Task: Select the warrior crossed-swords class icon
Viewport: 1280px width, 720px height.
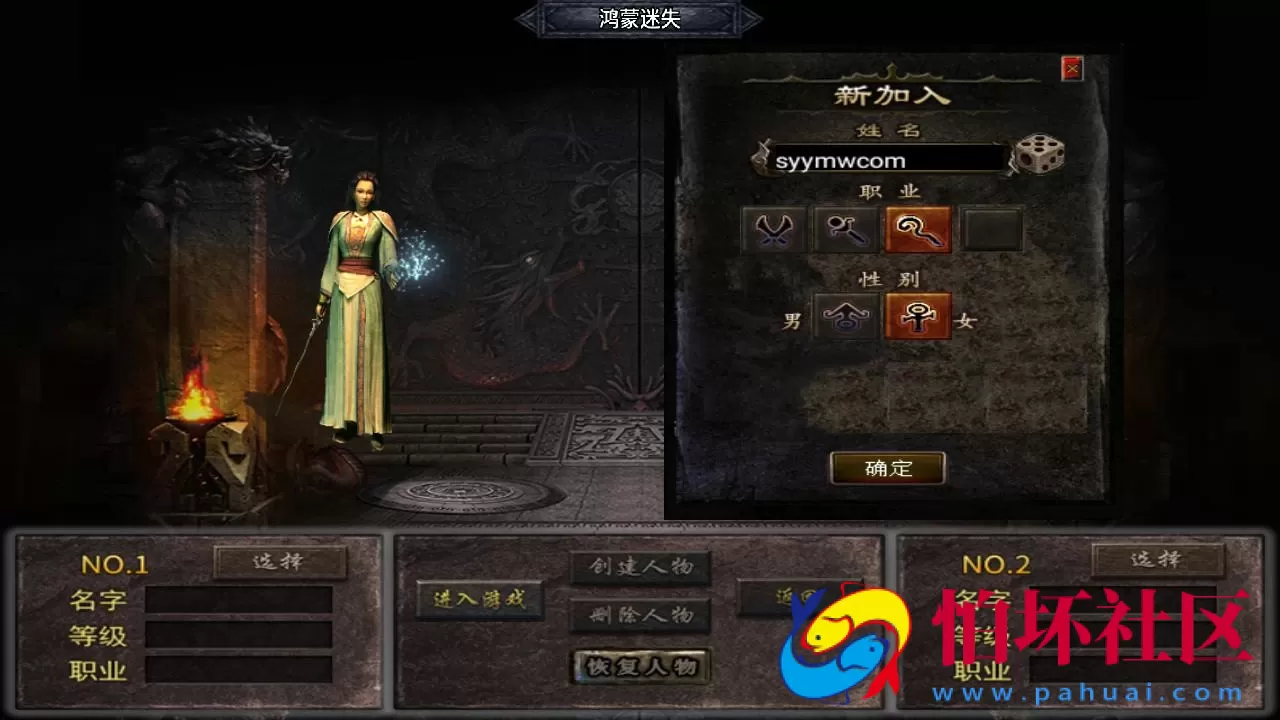Action: coord(773,230)
